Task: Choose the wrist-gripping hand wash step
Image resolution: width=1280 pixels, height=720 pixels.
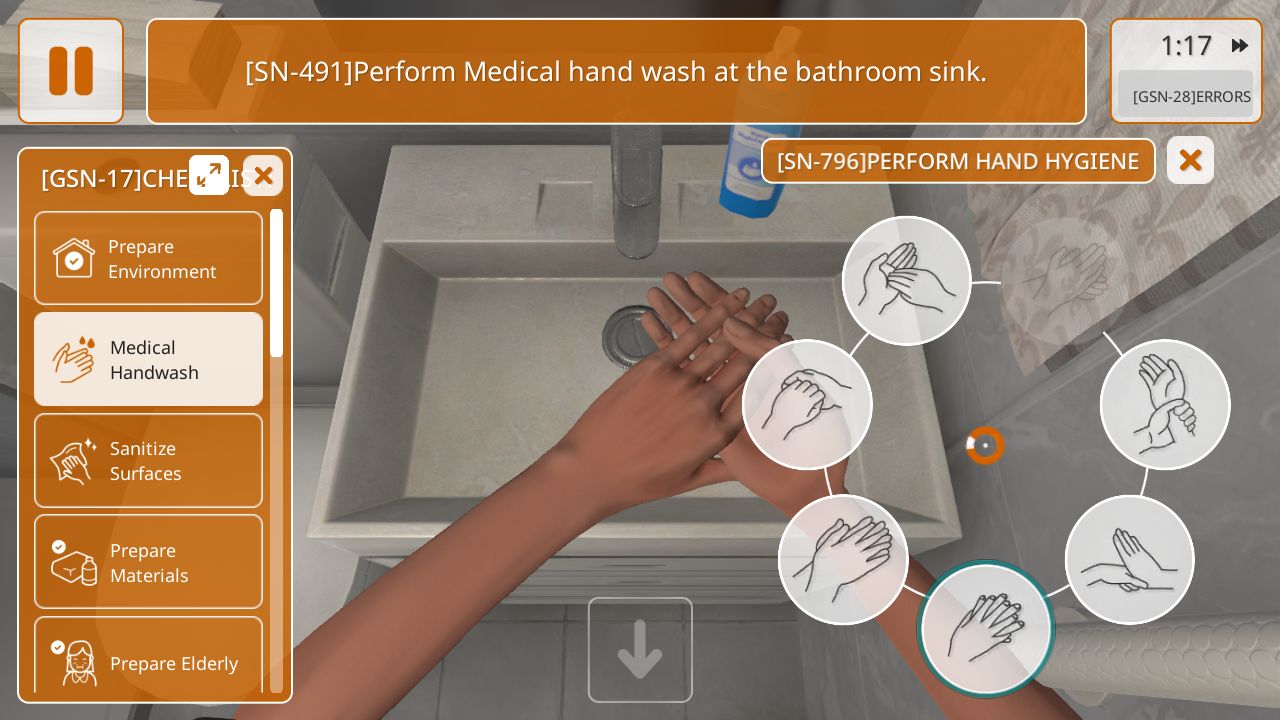Action: (1165, 404)
